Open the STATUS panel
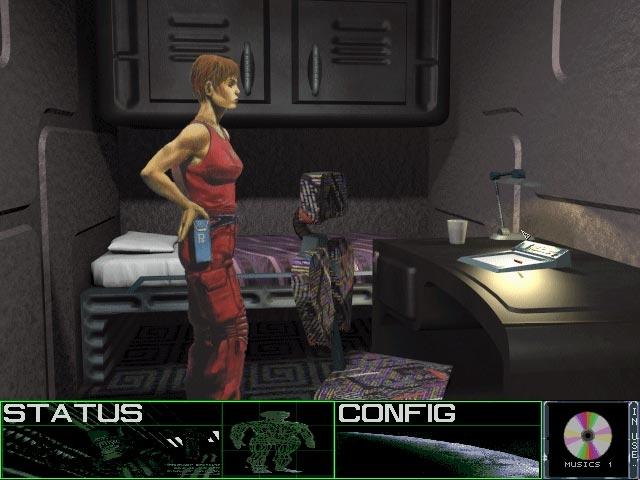 click(x=72, y=413)
